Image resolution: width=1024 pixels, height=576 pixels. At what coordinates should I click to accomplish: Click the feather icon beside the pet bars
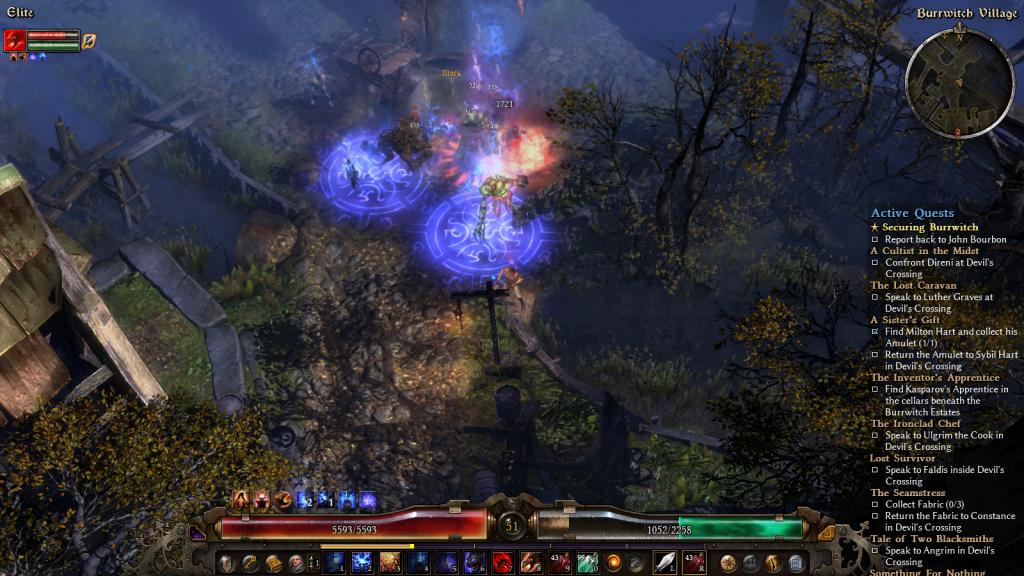pos(89,40)
